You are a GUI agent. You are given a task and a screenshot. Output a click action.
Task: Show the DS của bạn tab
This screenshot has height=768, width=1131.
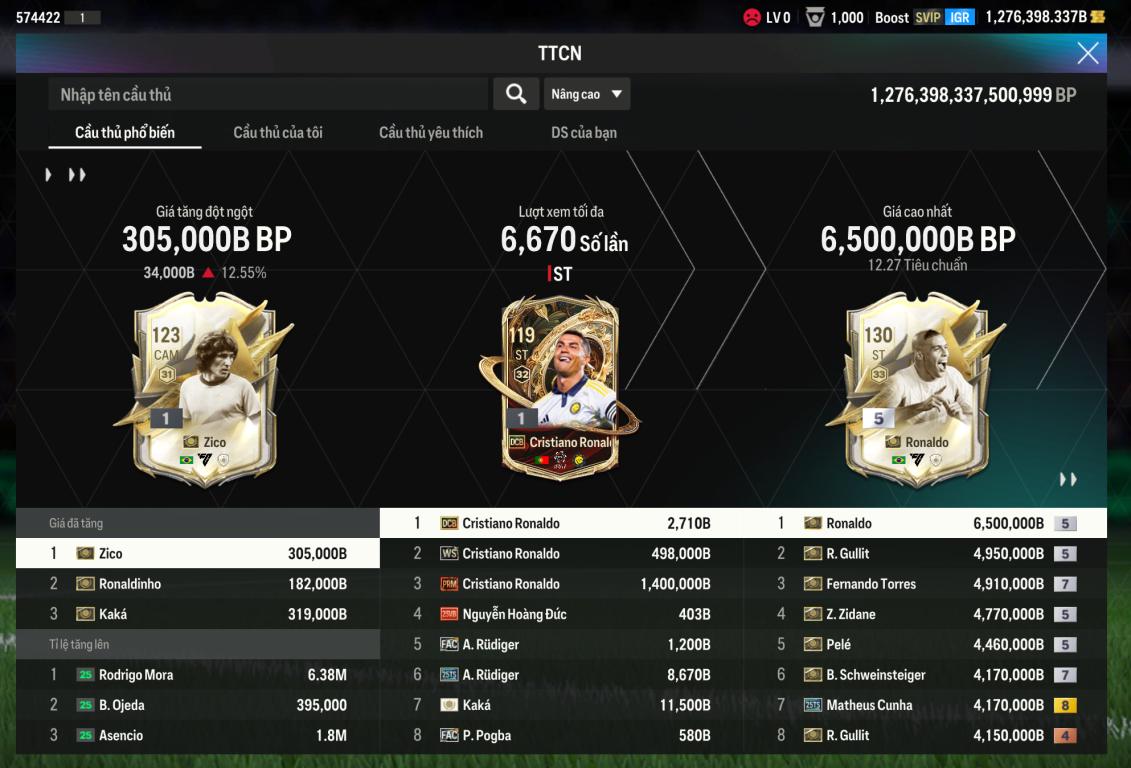coord(584,132)
